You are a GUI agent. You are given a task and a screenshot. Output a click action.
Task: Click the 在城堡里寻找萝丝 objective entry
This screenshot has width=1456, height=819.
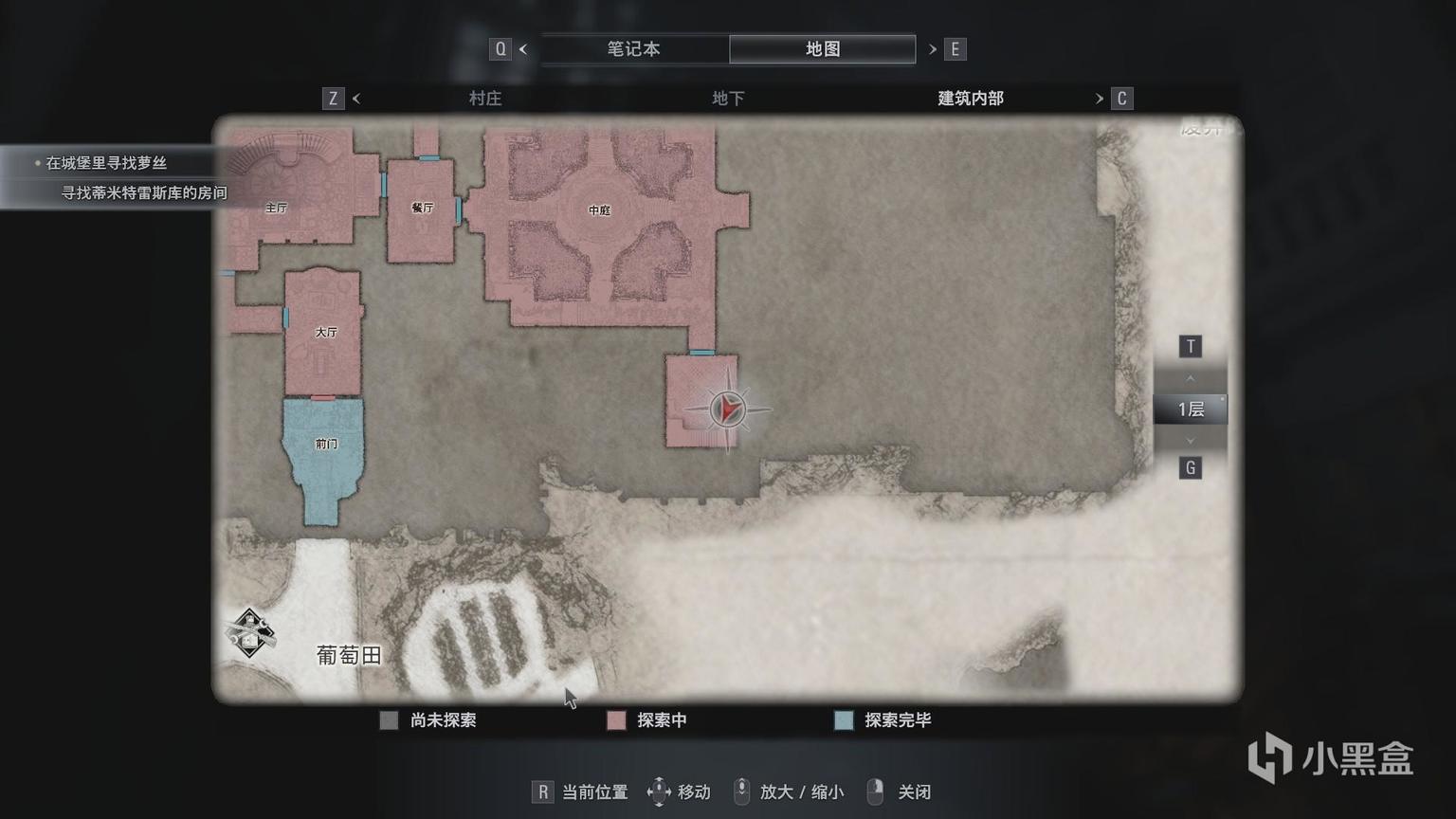[106, 163]
